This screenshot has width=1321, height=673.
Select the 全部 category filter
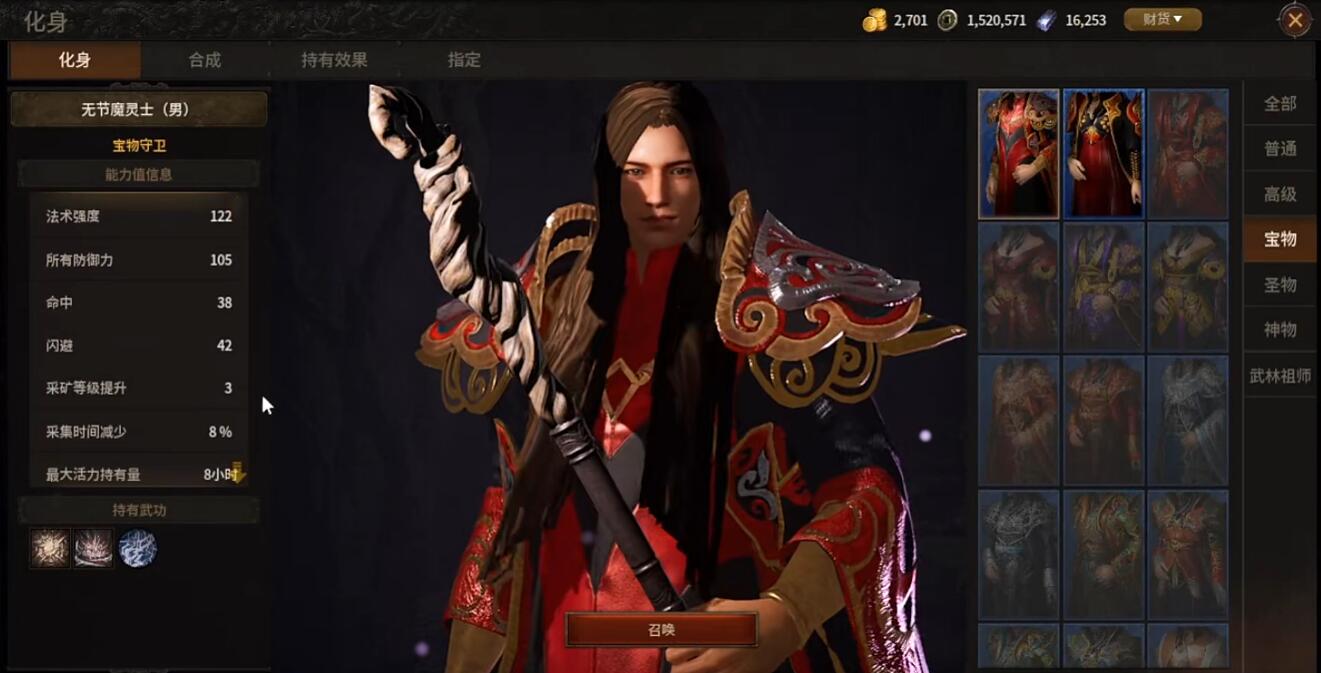pos(1280,103)
